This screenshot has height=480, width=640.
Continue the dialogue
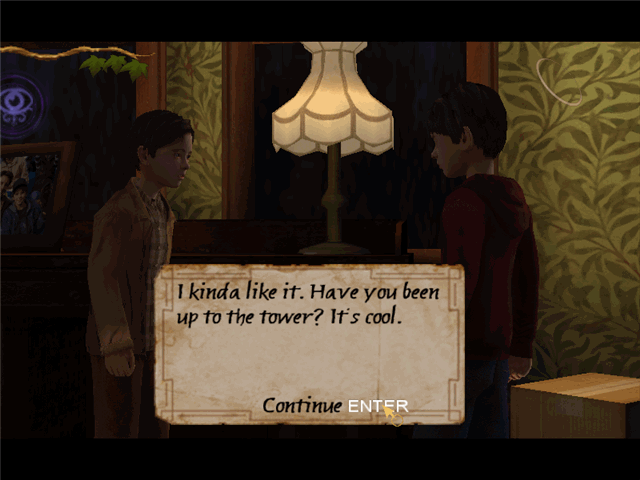coord(334,405)
